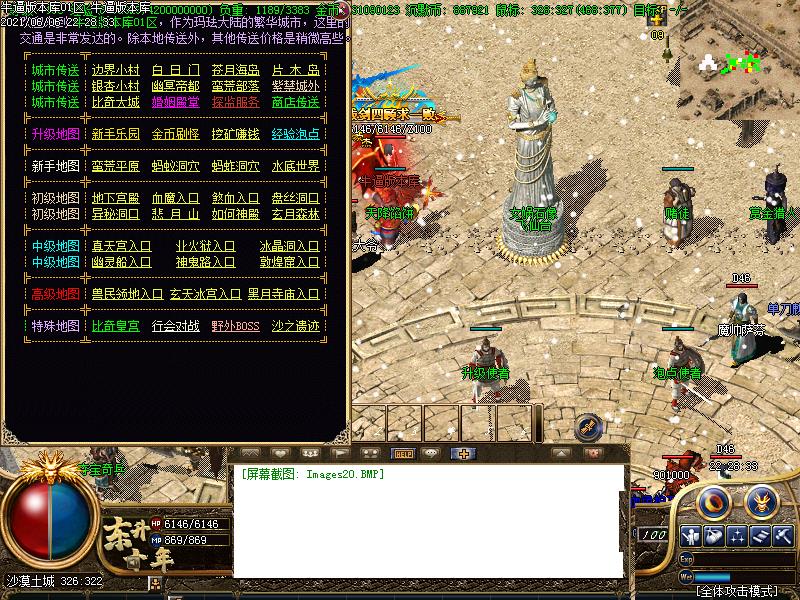Select 玄月森林 from the list

[295, 214]
